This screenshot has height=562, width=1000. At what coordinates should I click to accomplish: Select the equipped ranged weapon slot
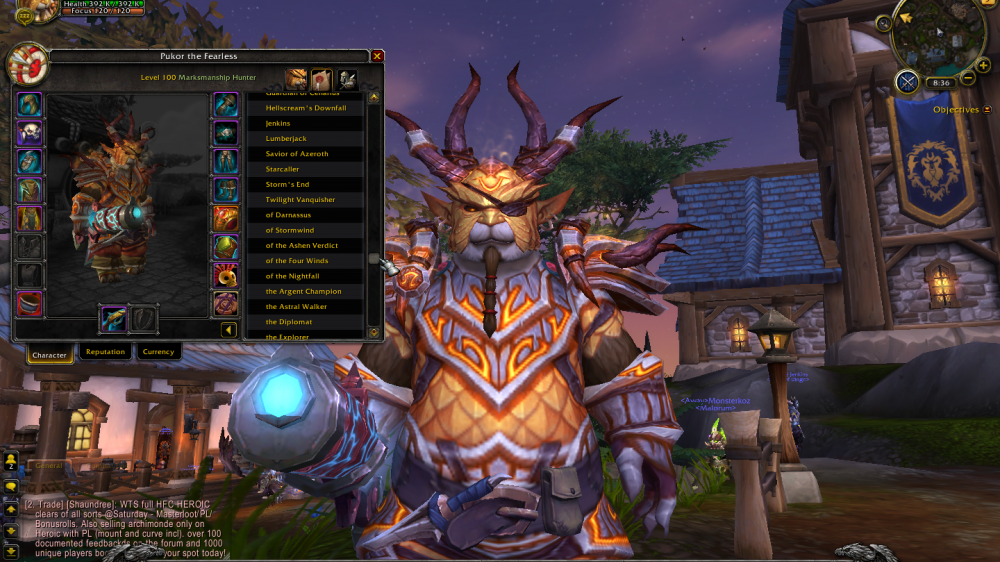pyautogui.click(x=113, y=319)
